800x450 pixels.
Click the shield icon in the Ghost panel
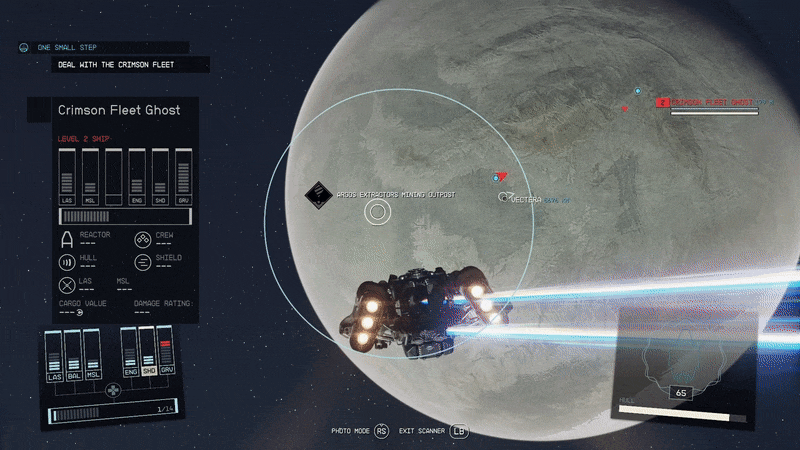[143, 262]
